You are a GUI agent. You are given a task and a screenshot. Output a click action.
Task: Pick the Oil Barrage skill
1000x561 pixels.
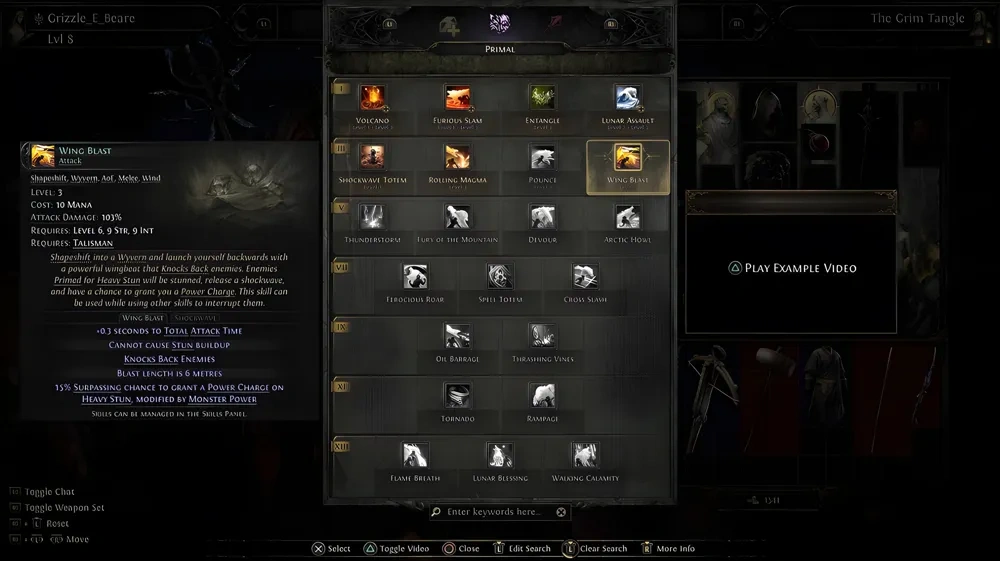(458, 336)
